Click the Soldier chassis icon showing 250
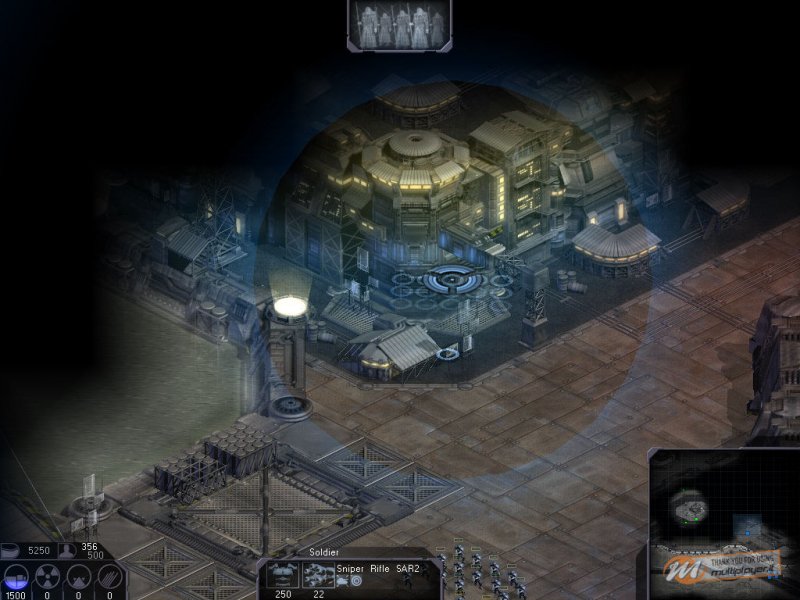This screenshot has height=600, width=800. point(285,576)
